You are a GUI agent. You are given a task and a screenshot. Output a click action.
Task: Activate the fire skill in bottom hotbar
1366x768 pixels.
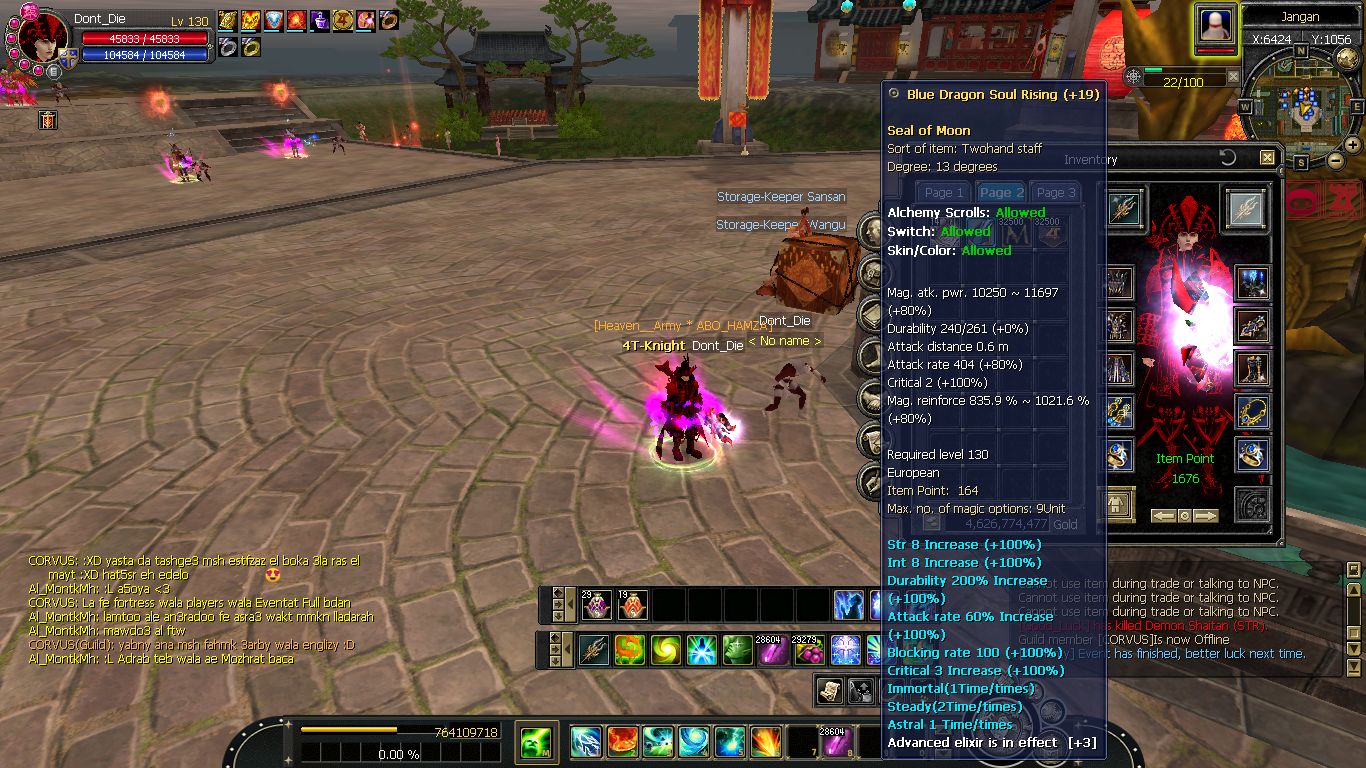click(x=622, y=742)
